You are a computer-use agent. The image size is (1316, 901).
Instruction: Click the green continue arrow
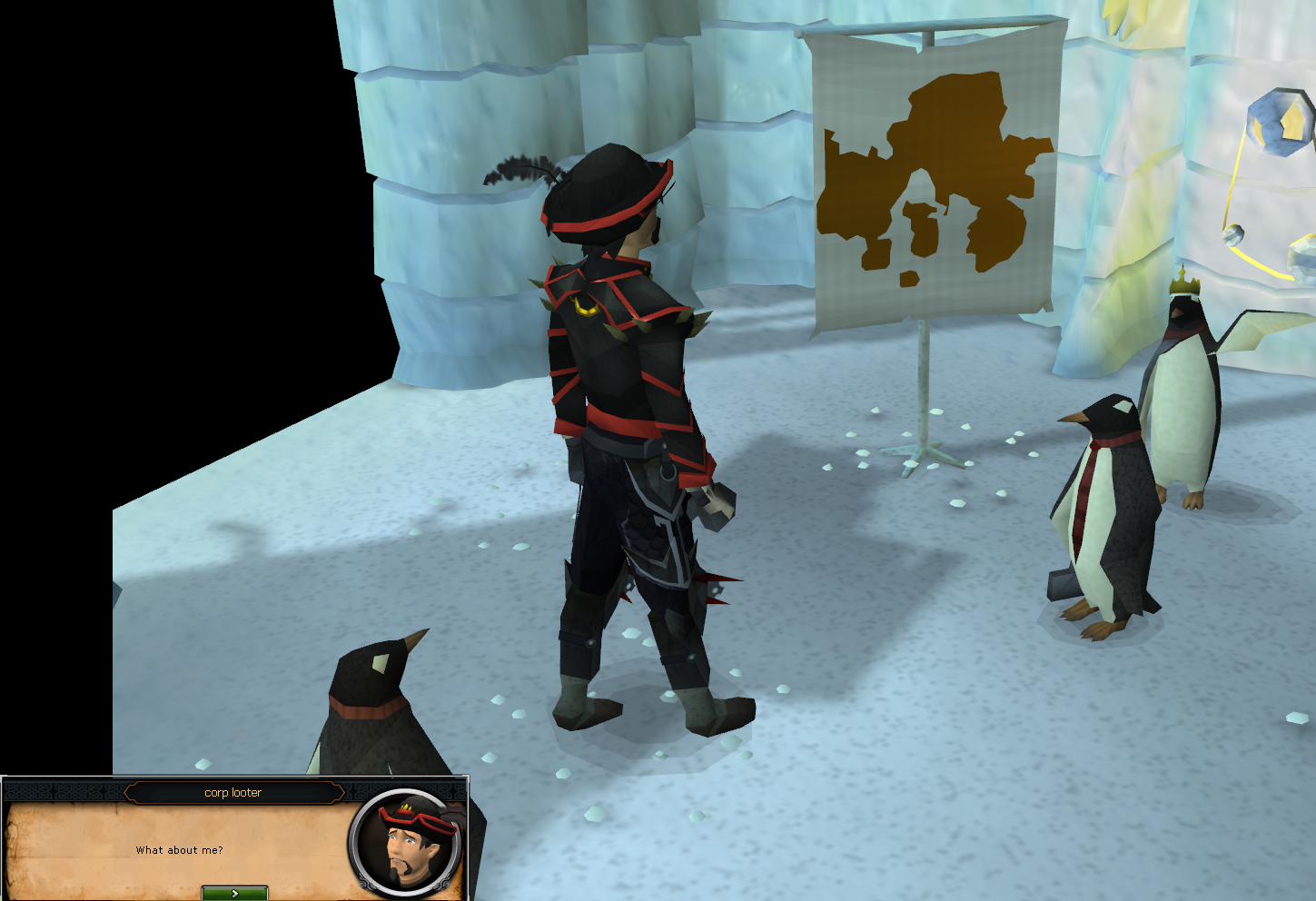click(233, 891)
